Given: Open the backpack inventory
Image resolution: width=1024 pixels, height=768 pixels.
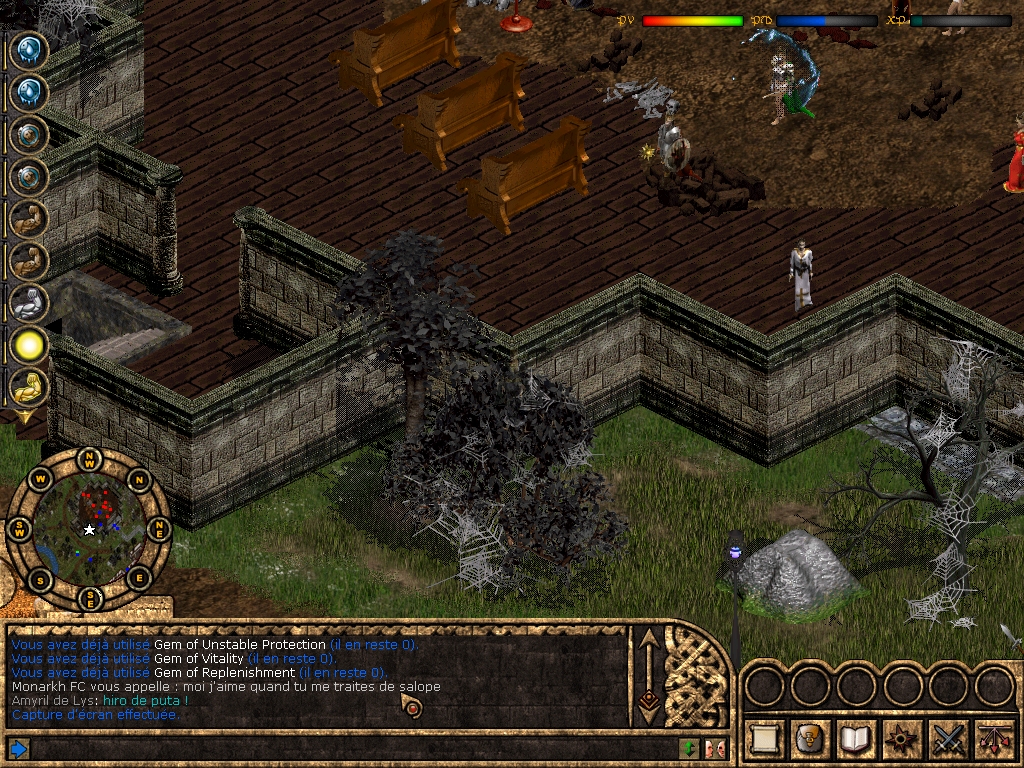Looking at the screenshot, I should coord(810,739).
